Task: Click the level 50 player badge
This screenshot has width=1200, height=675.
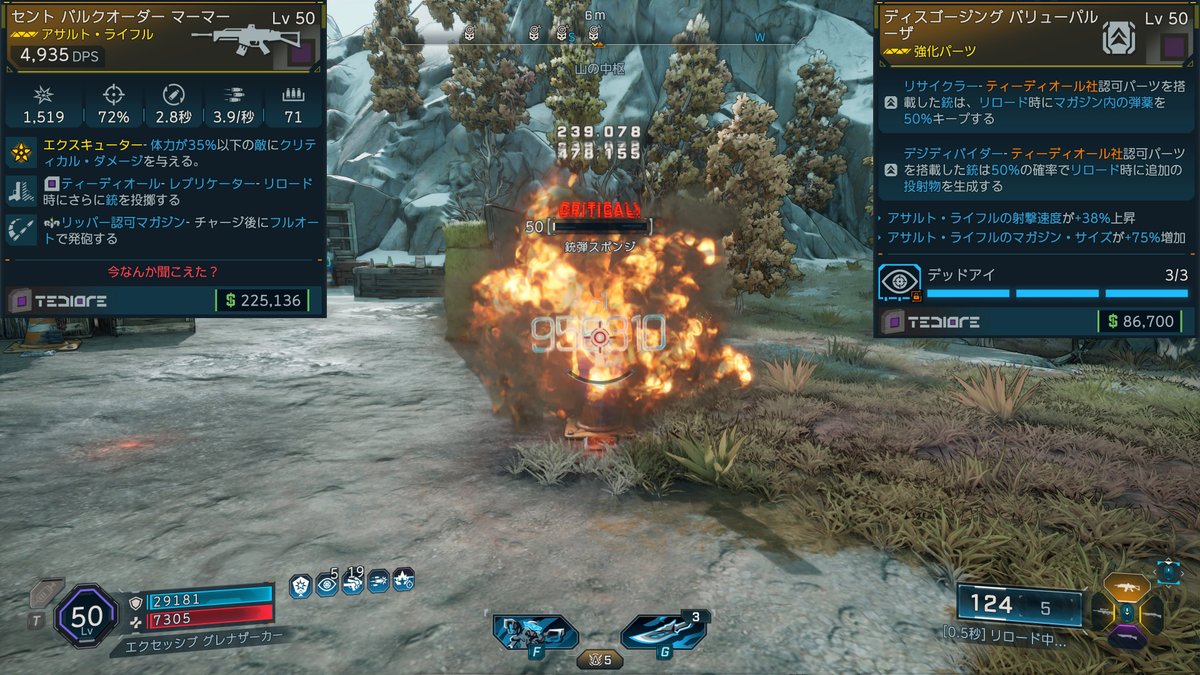Action: pyautogui.click(x=87, y=614)
